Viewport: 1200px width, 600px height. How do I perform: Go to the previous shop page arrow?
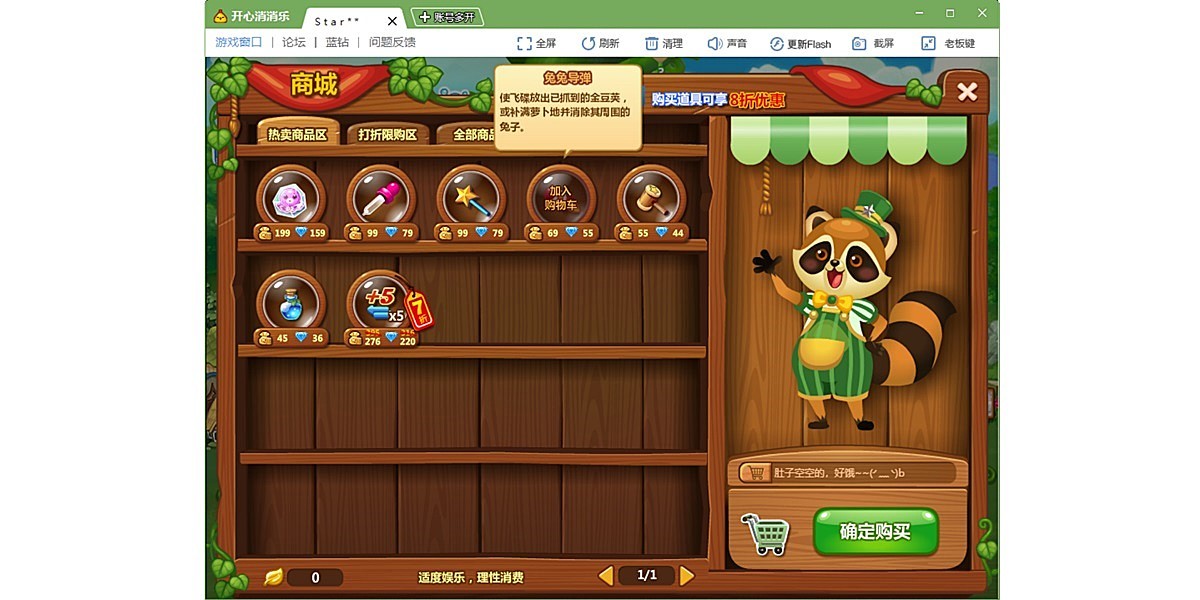coord(605,575)
